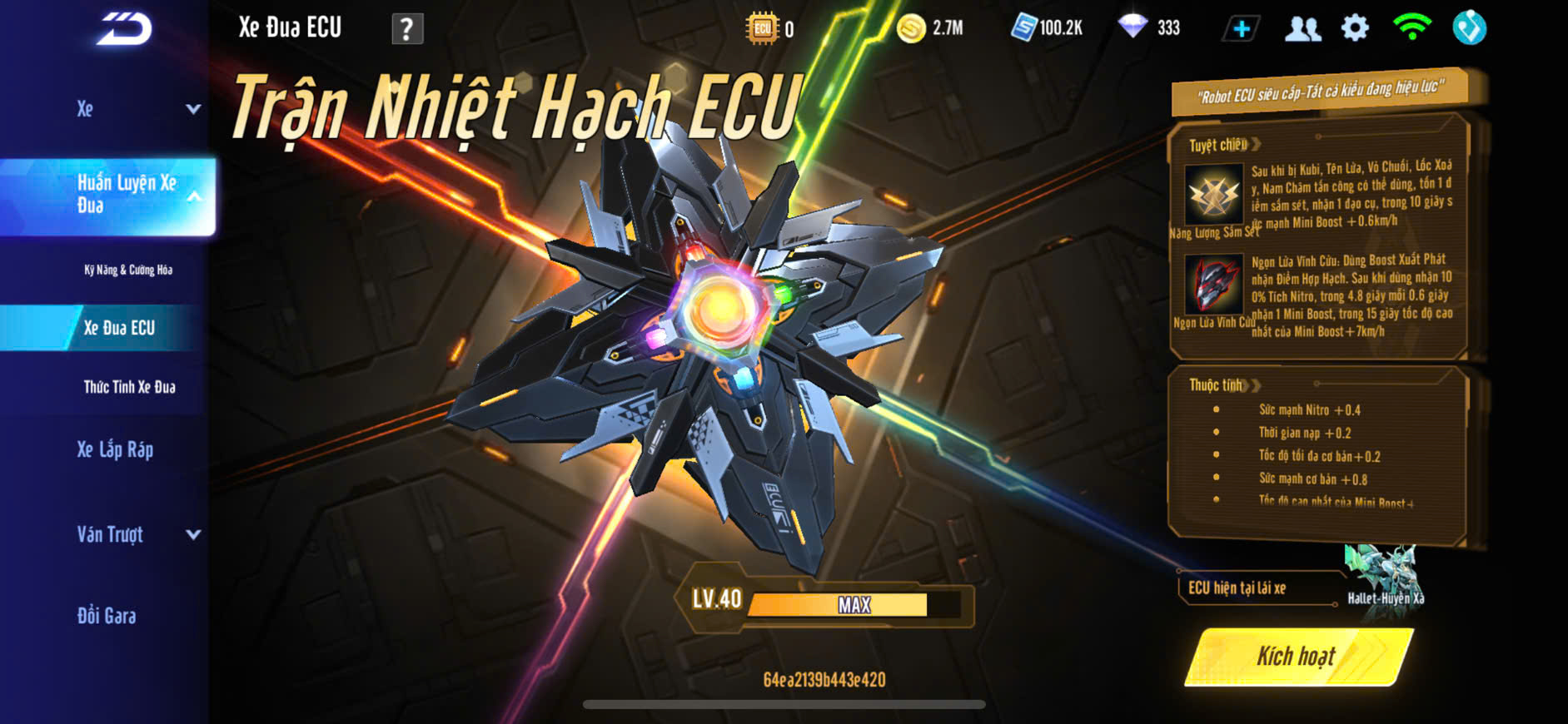Screen dimensions: 1568x724
Task: Tap the teal emblem icon top right
Action: click(1469, 28)
